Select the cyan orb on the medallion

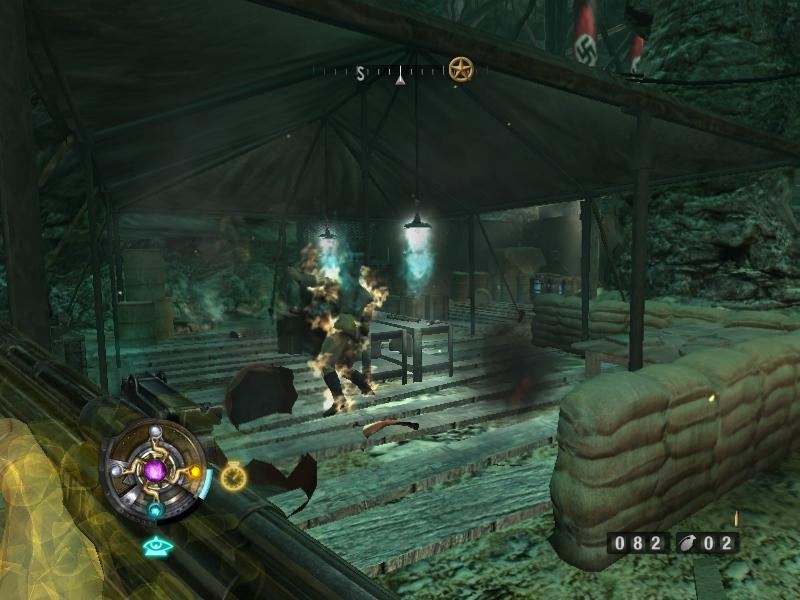(x=156, y=509)
